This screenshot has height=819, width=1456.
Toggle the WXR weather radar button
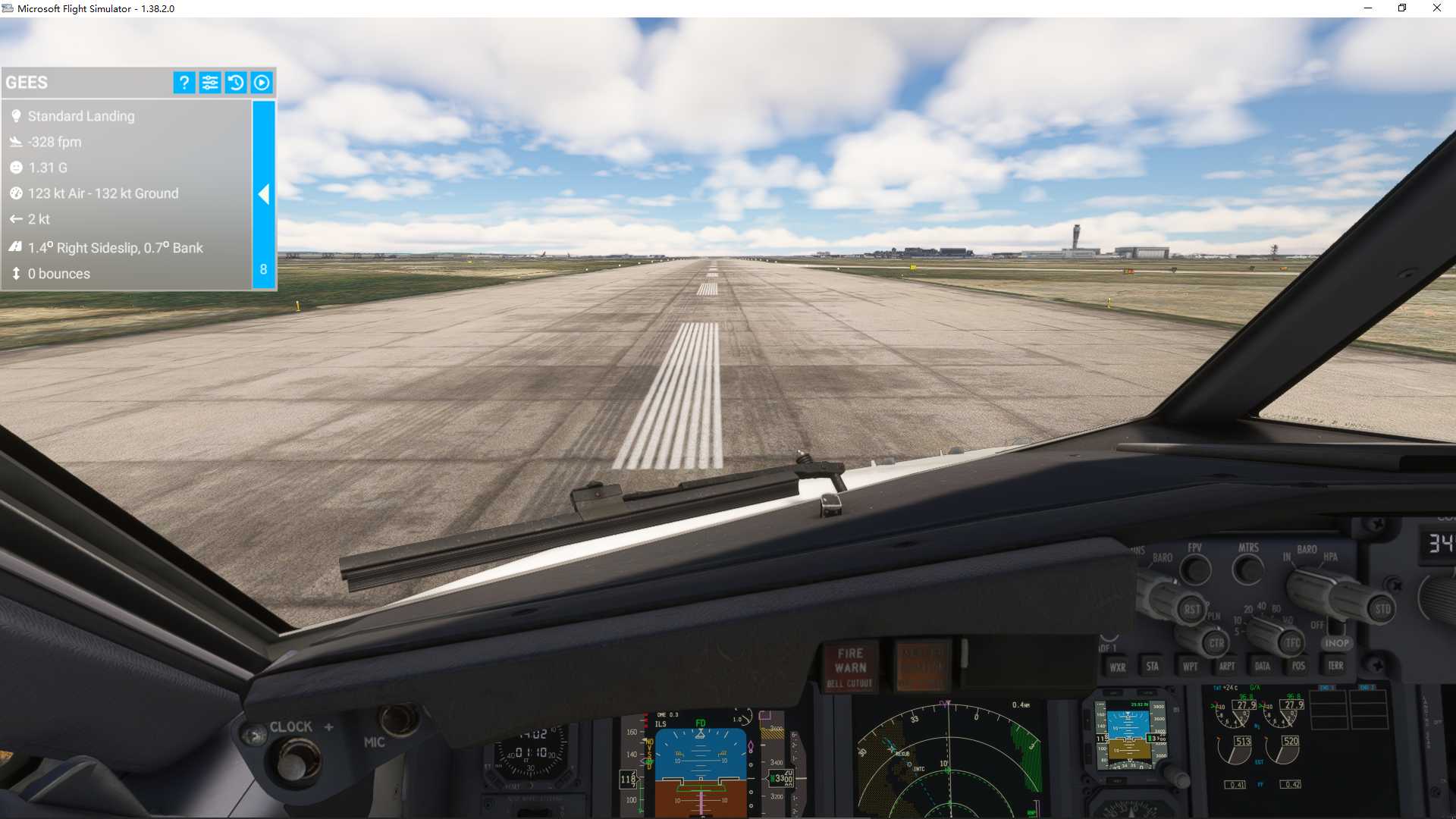pos(1119,667)
